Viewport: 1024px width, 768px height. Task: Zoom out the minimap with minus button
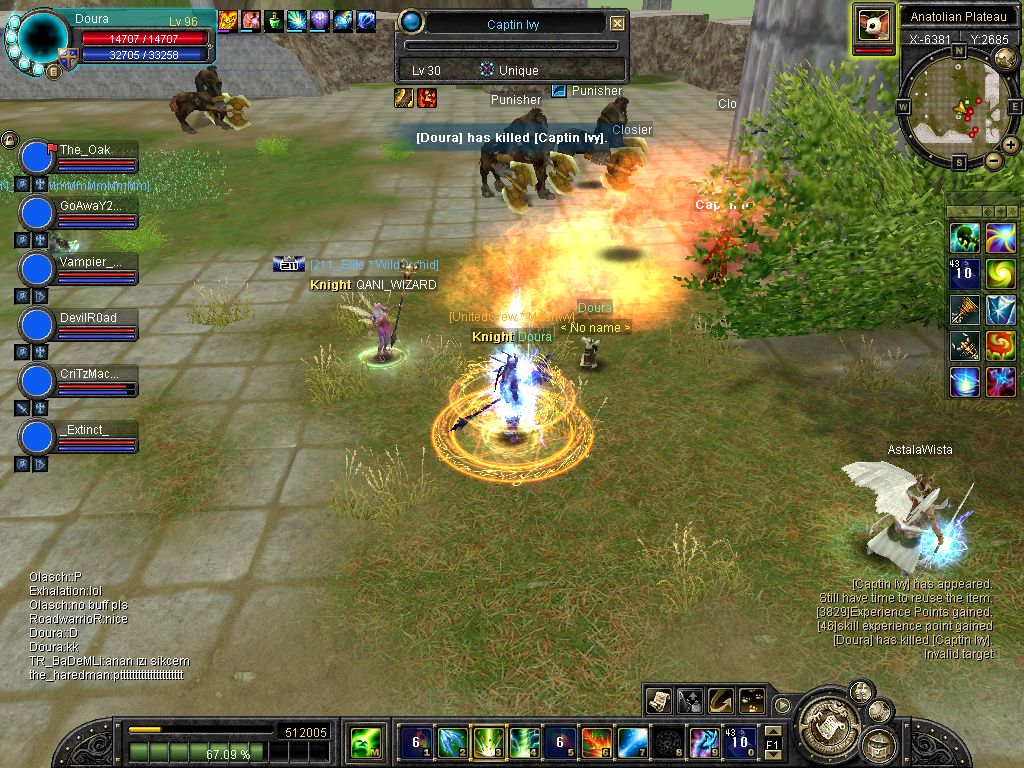tap(993, 160)
